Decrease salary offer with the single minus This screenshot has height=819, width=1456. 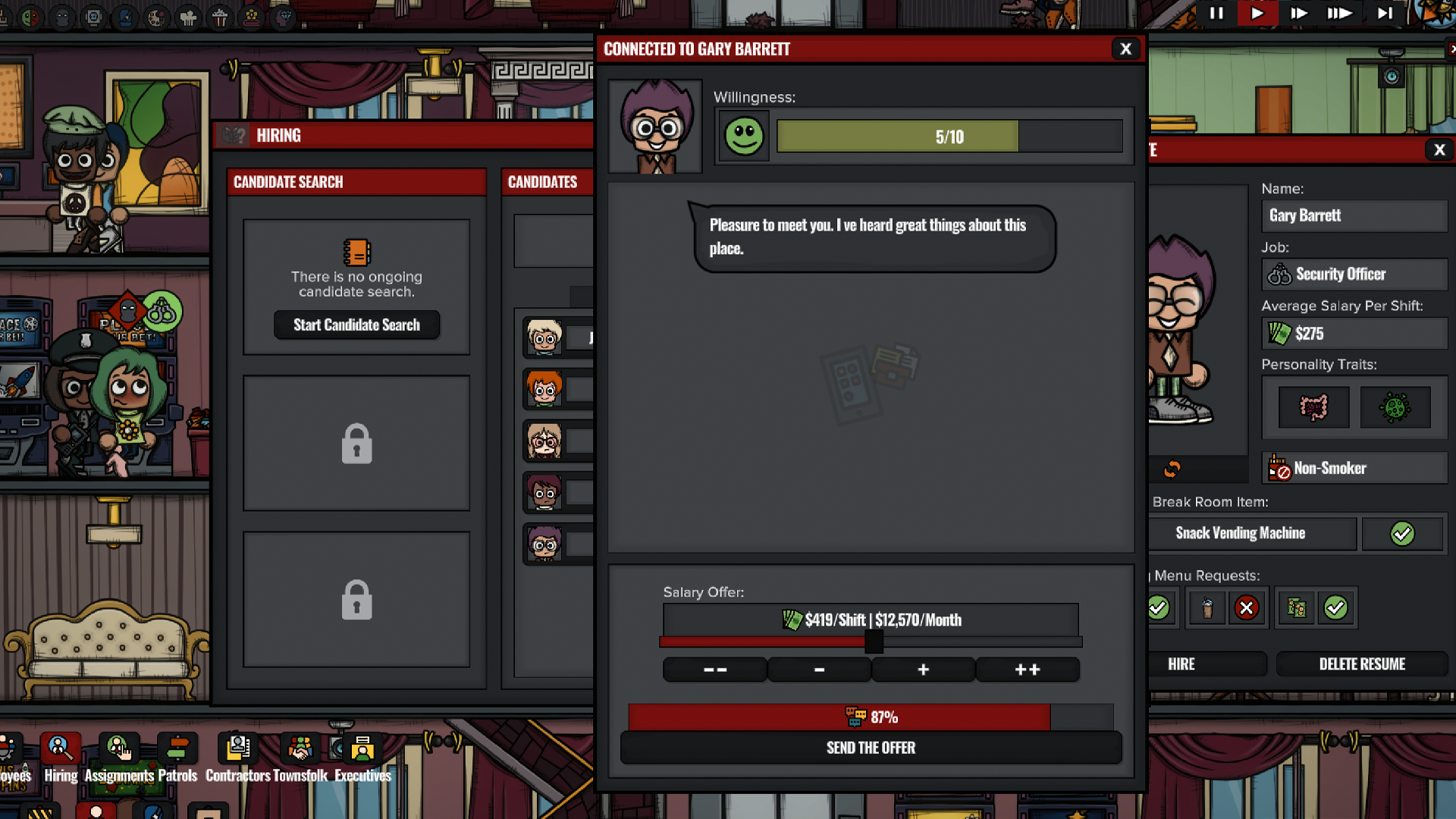(x=819, y=670)
